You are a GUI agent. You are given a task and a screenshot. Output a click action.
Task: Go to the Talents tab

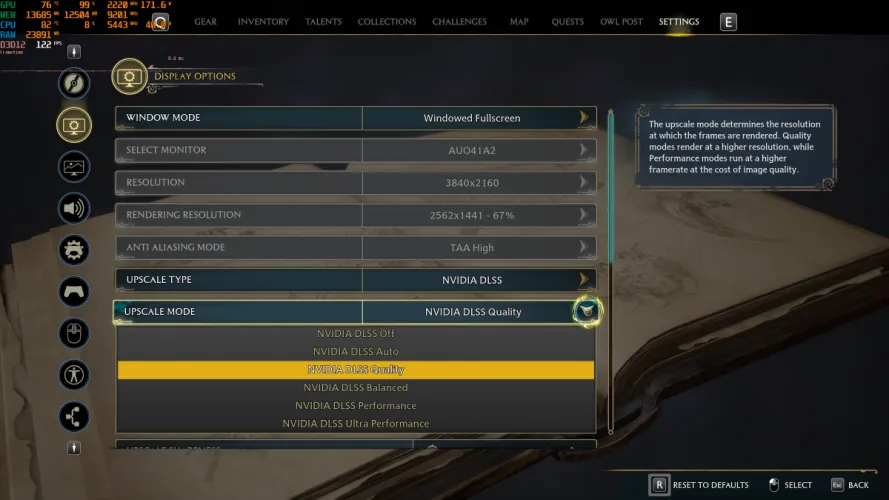[323, 22]
